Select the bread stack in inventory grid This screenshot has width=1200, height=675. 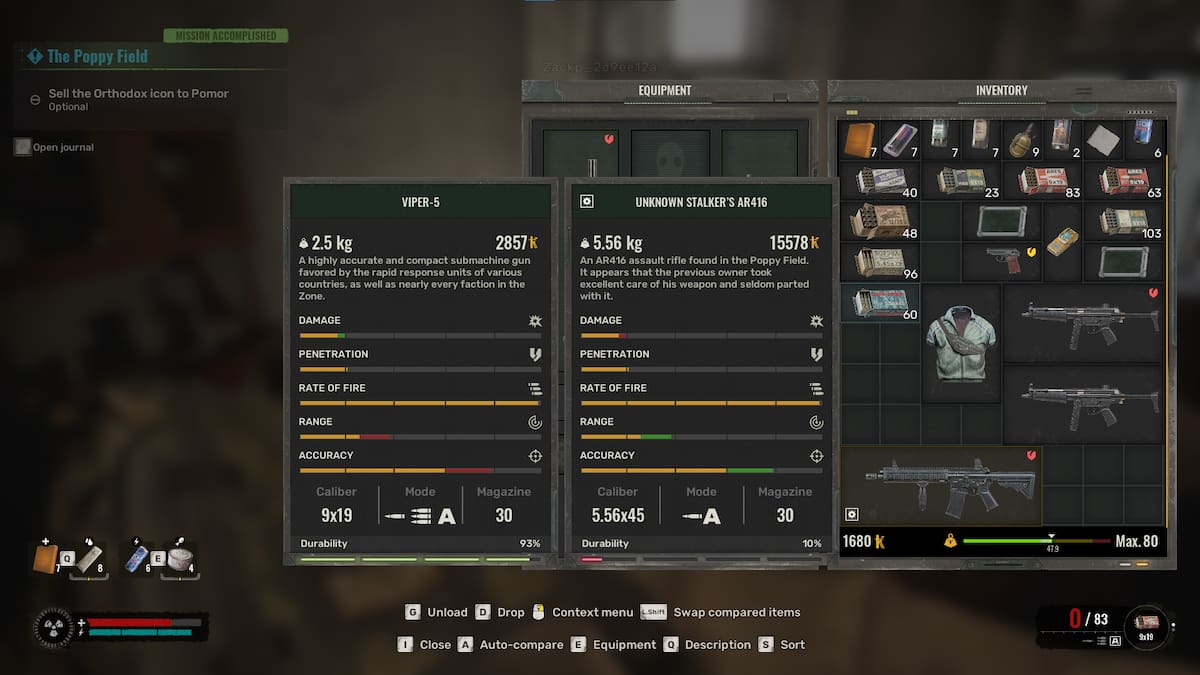[860, 139]
